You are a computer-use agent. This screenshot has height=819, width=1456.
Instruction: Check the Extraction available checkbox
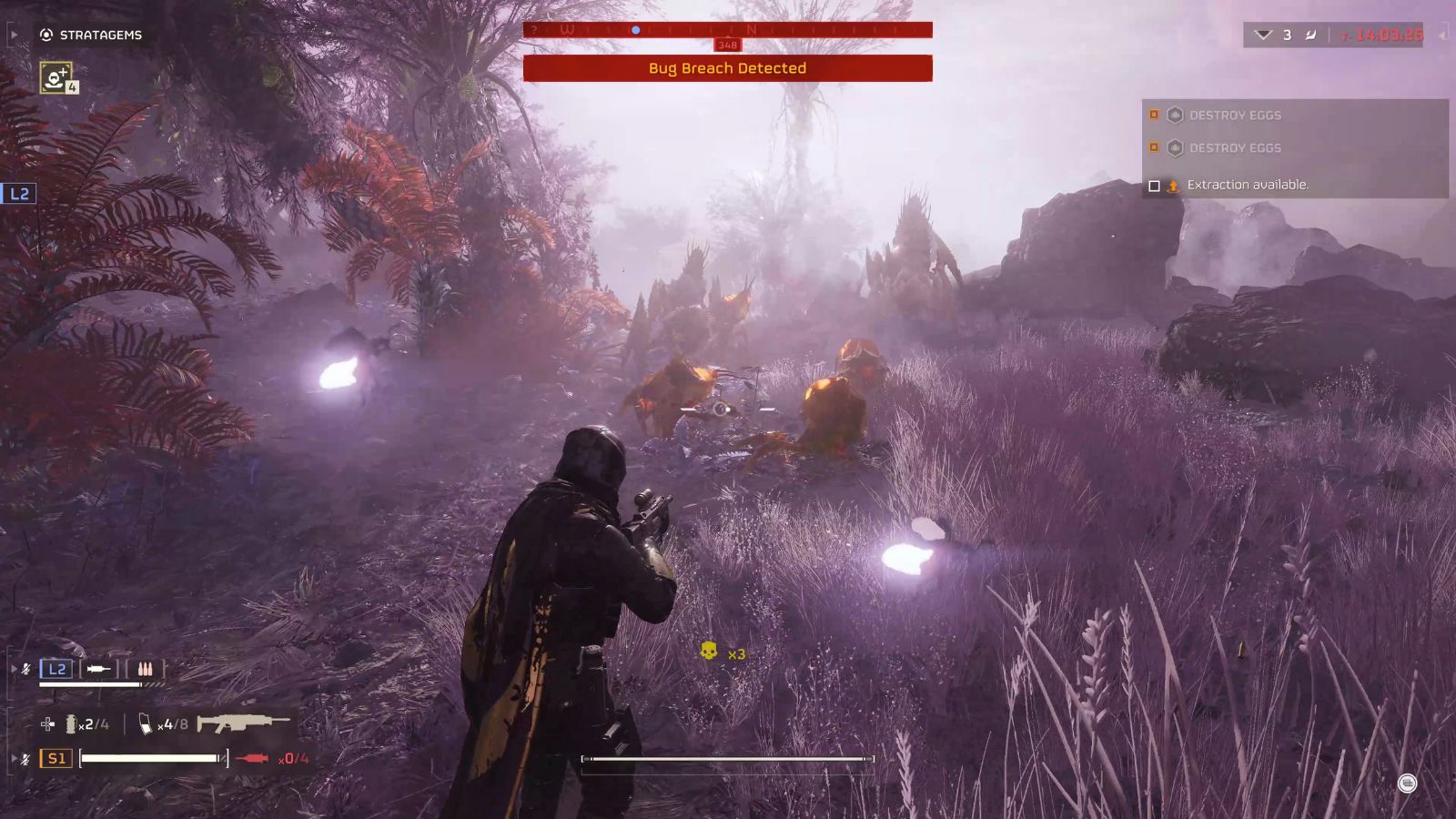pyautogui.click(x=1154, y=185)
